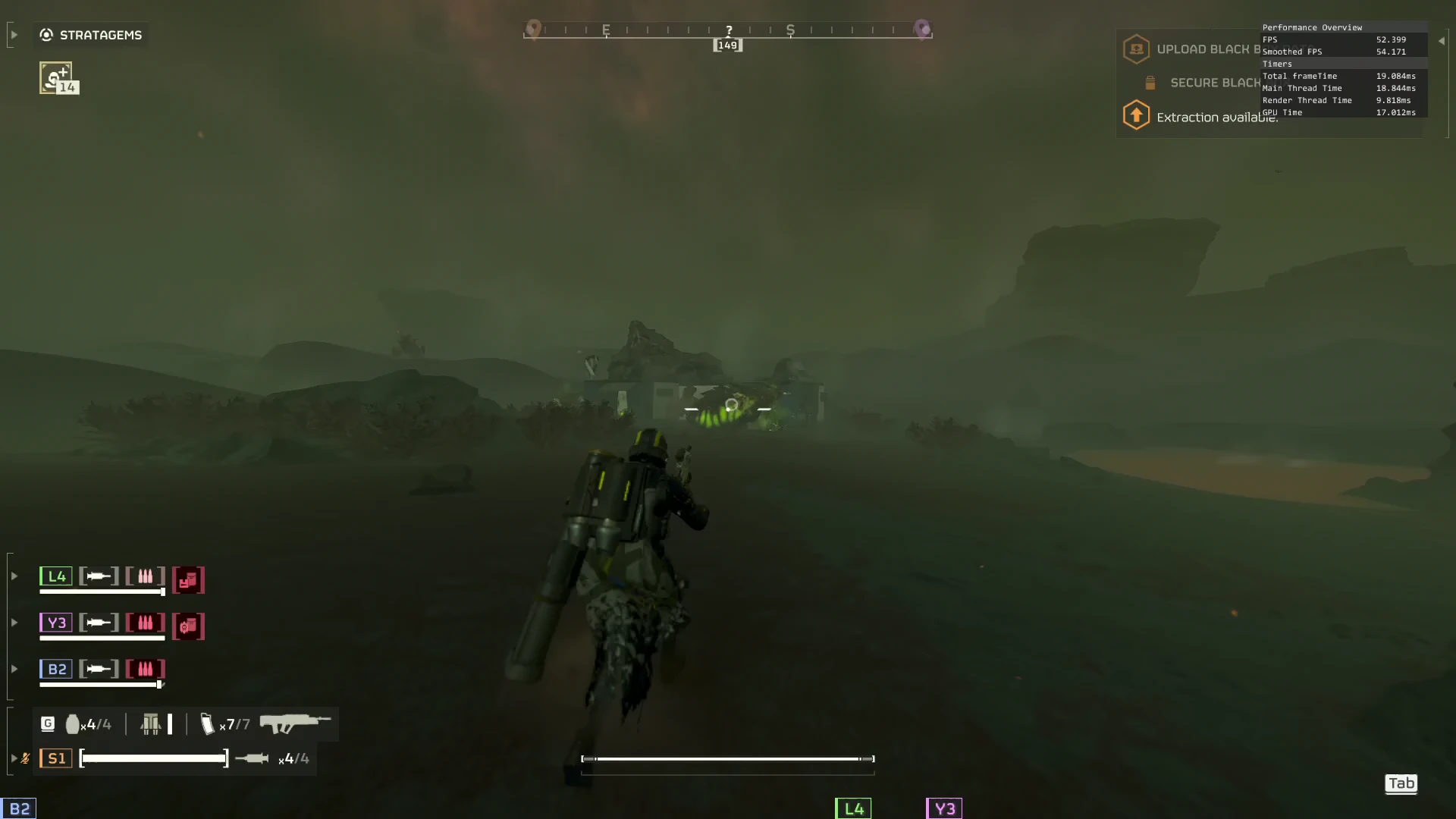Click the green L4 teammate marker at the bottom

click(x=853, y=808)
